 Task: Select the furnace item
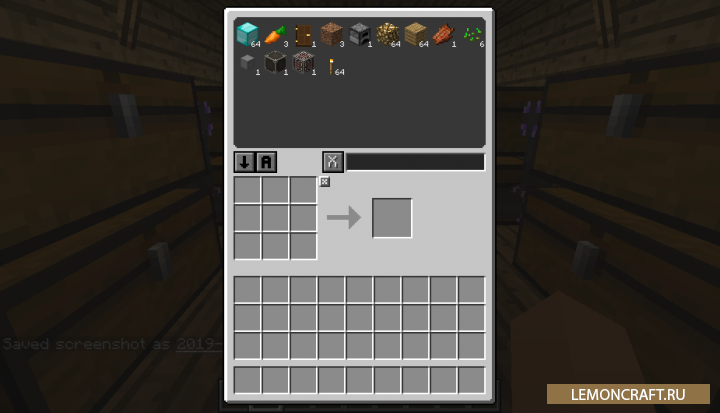click(x=358, y=35)
